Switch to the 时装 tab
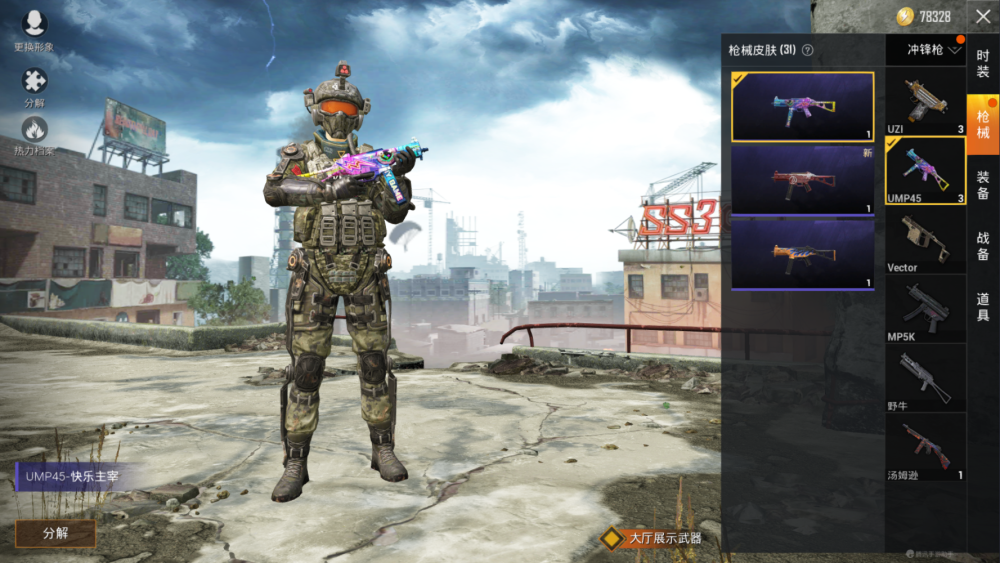Image resolution: width=1000 pixels, height=563 pixels. (x=983, y=63)
